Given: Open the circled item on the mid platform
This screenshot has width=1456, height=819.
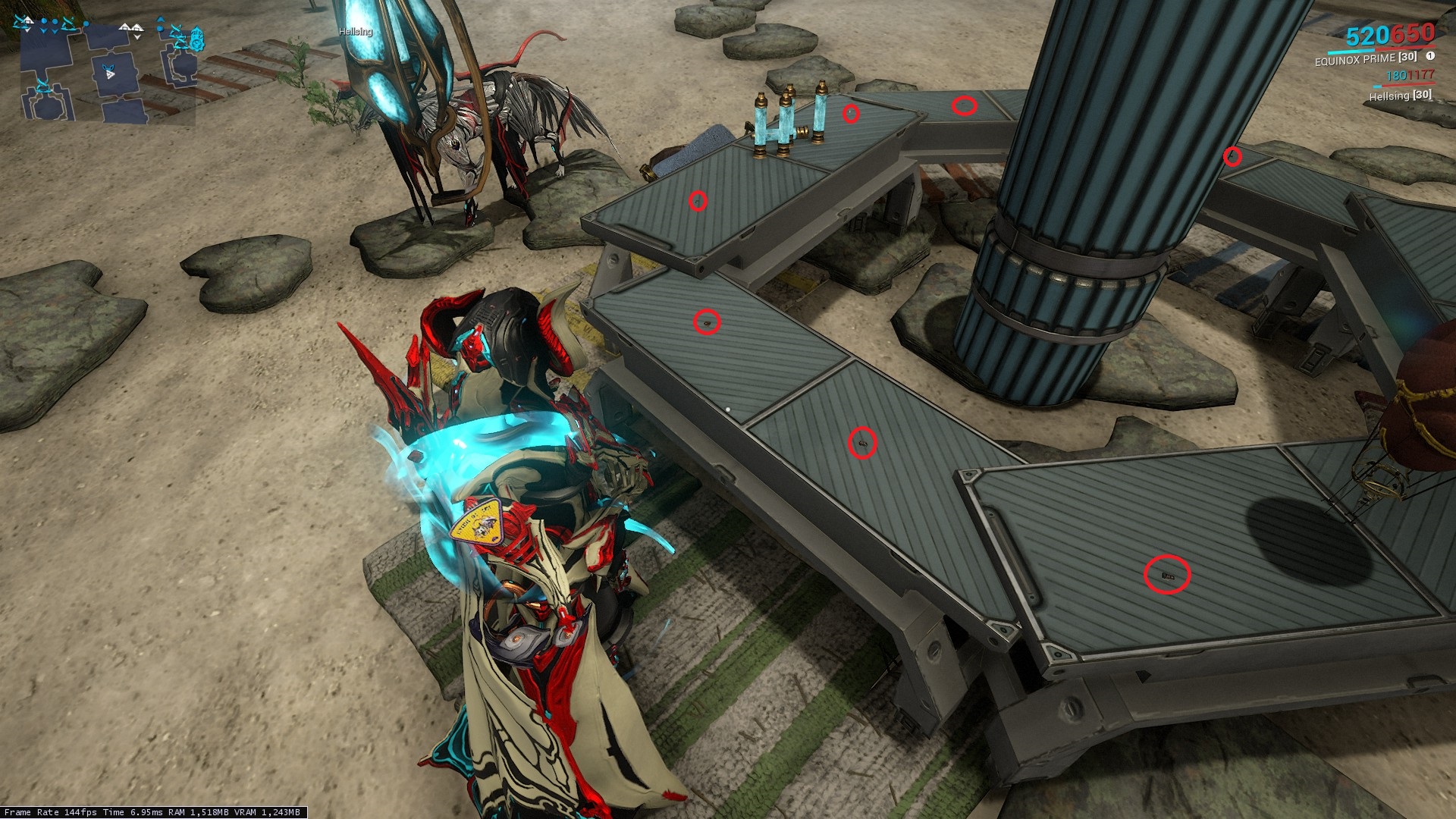Looking at the screenshot, I should (x=705, y=322).
